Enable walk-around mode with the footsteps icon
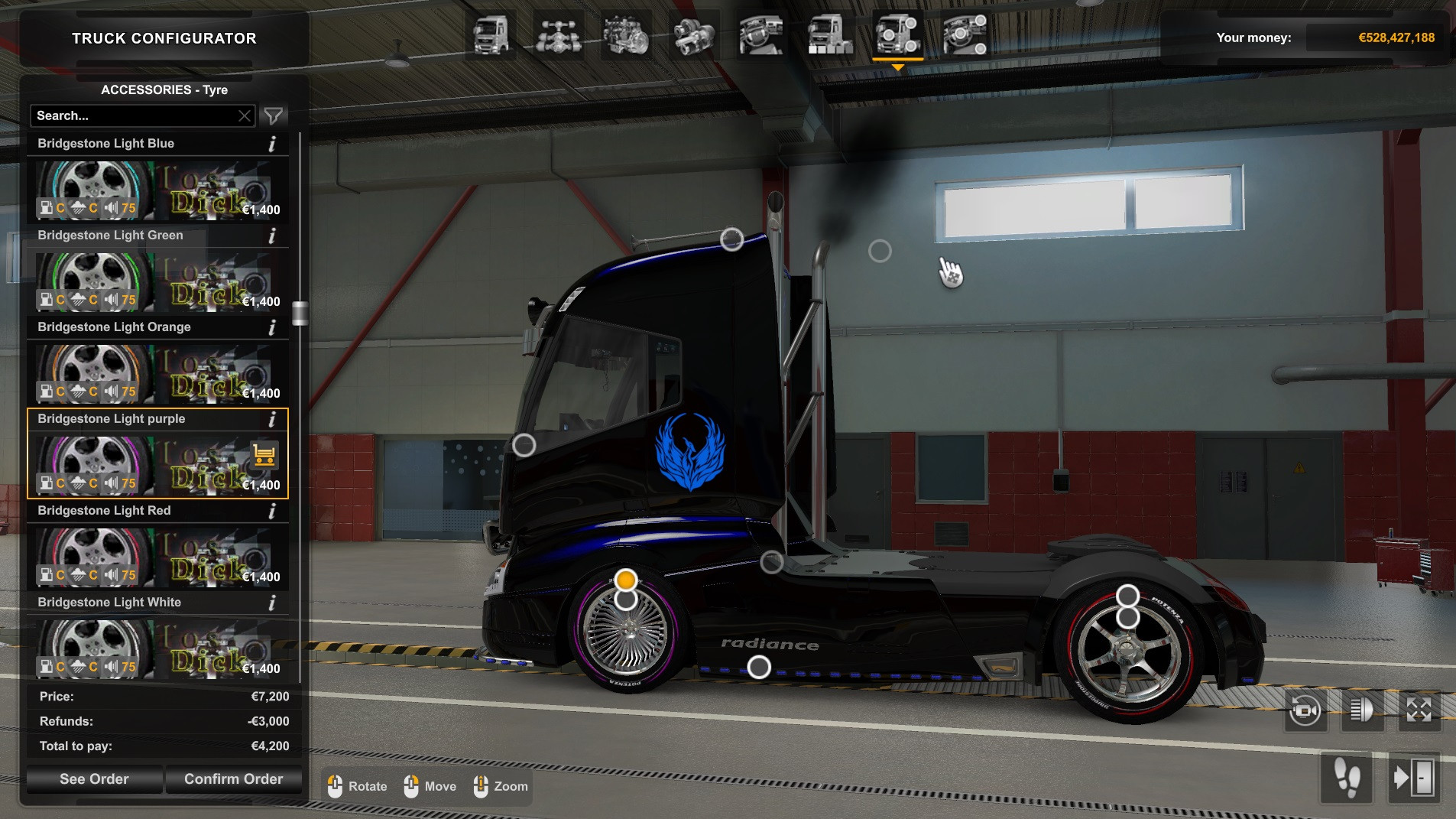The image size is (1456, 819). tap(1347, 778)
